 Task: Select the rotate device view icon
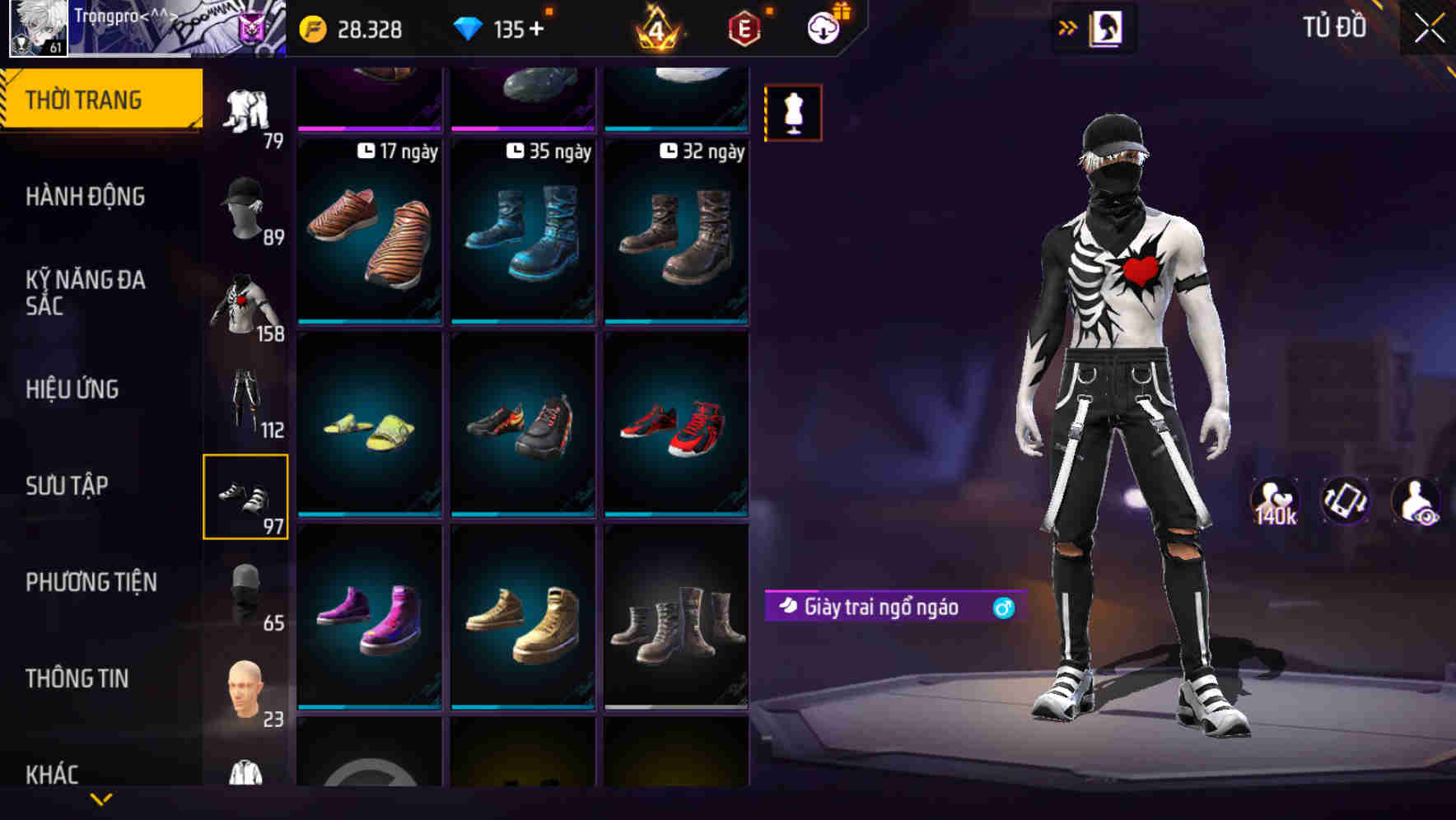pyautogui.click(x=1346, y=501)
